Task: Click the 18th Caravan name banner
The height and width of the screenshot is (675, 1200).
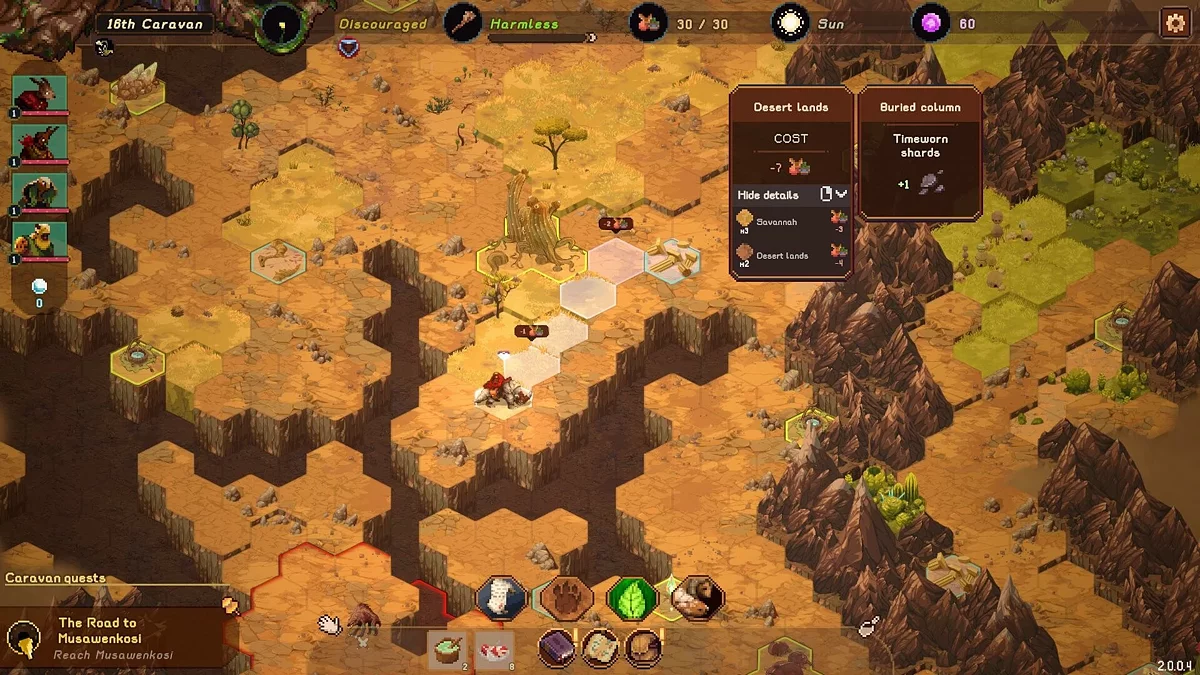Action: pos(155,24)
